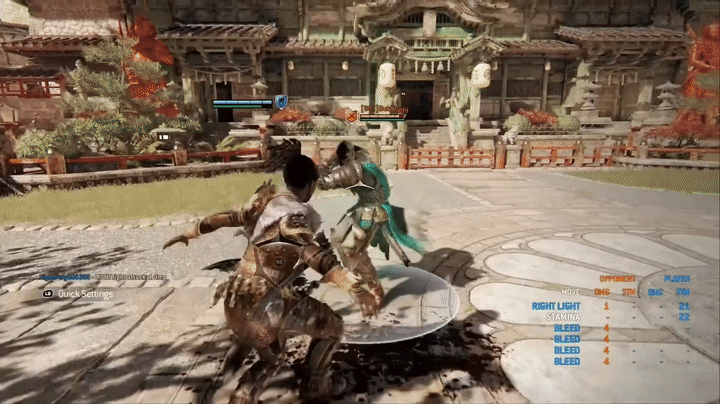Viewport: 720px width, 404px height.
Task: Select the orange opponent emblem icon
Action: (x=352, y=117)
